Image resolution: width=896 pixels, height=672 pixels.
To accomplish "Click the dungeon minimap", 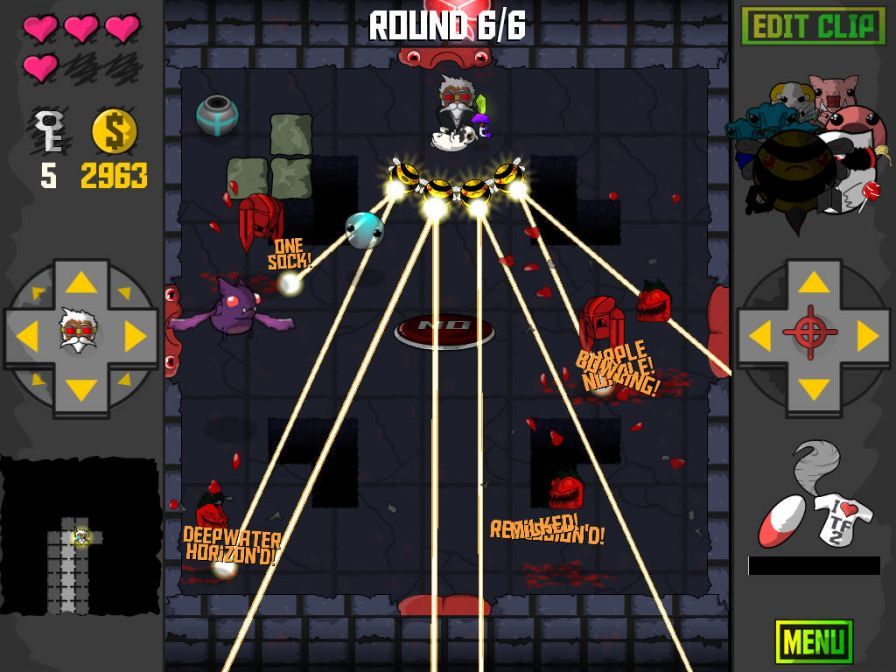I will click(80, 537).
